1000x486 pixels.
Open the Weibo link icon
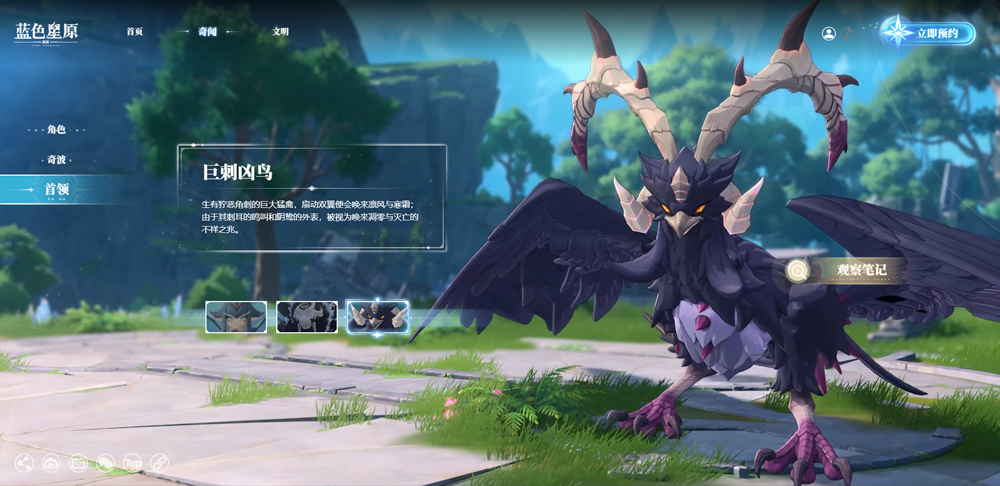(x=51, y=463)
